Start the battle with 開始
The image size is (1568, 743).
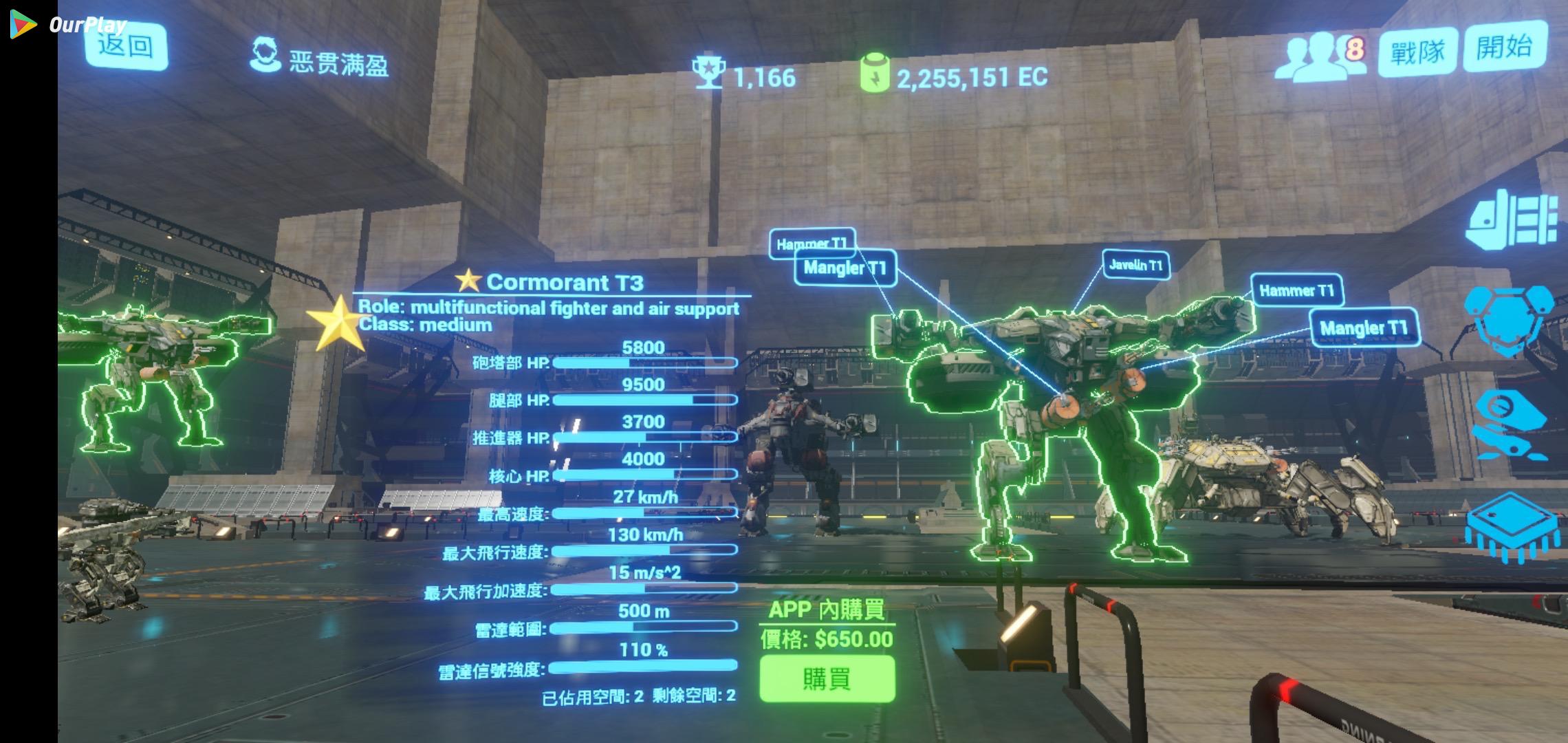pos(1505,47)
